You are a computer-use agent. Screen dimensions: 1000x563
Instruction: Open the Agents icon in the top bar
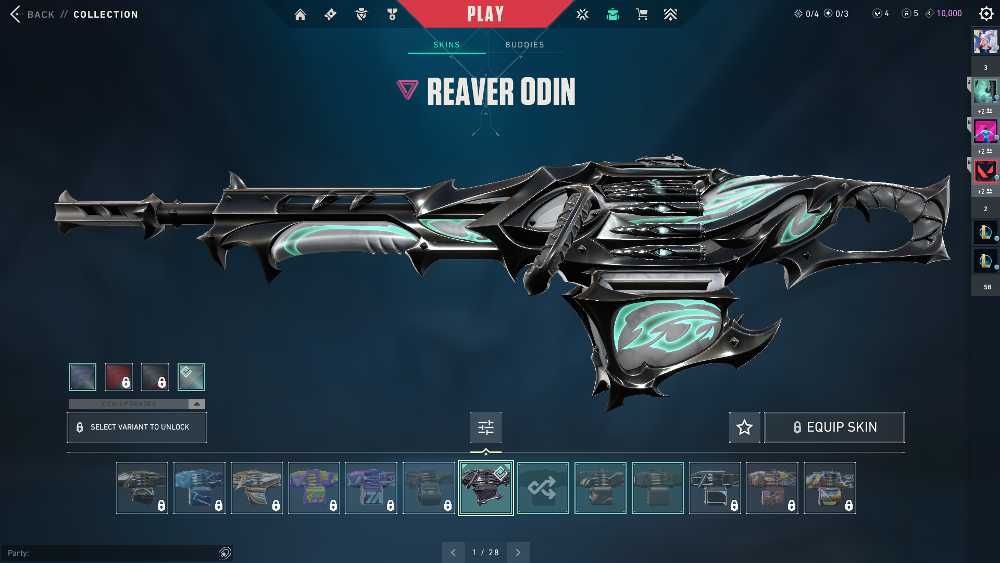[361, 15]
